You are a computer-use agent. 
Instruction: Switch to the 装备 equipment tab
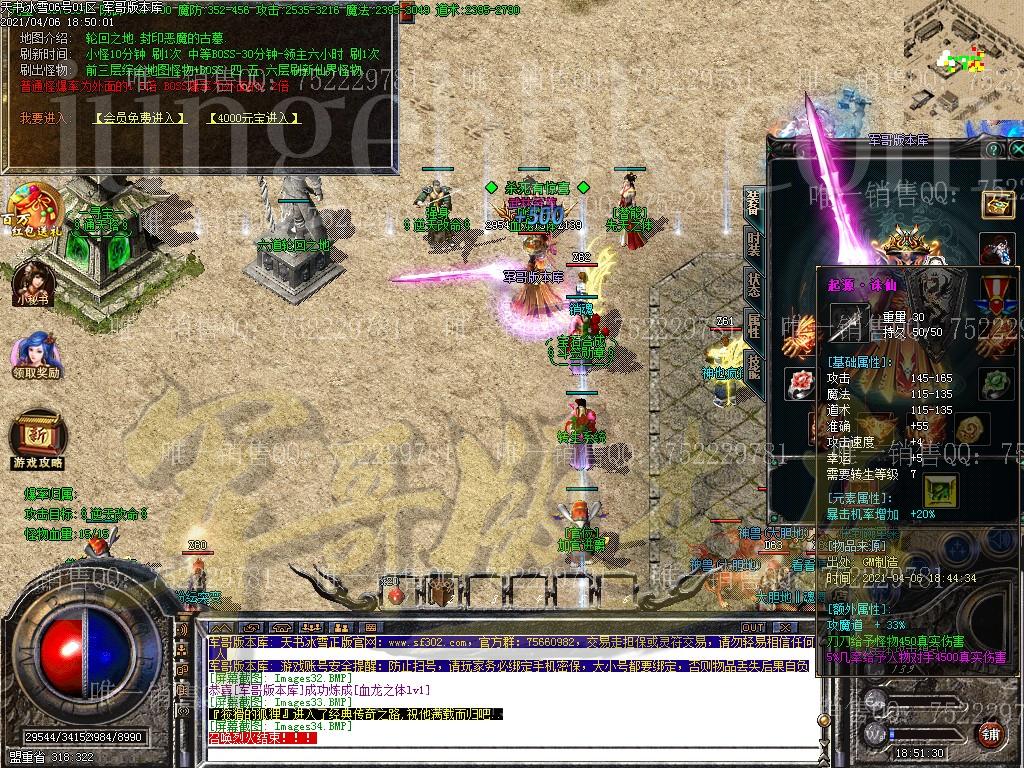(753, 203)
